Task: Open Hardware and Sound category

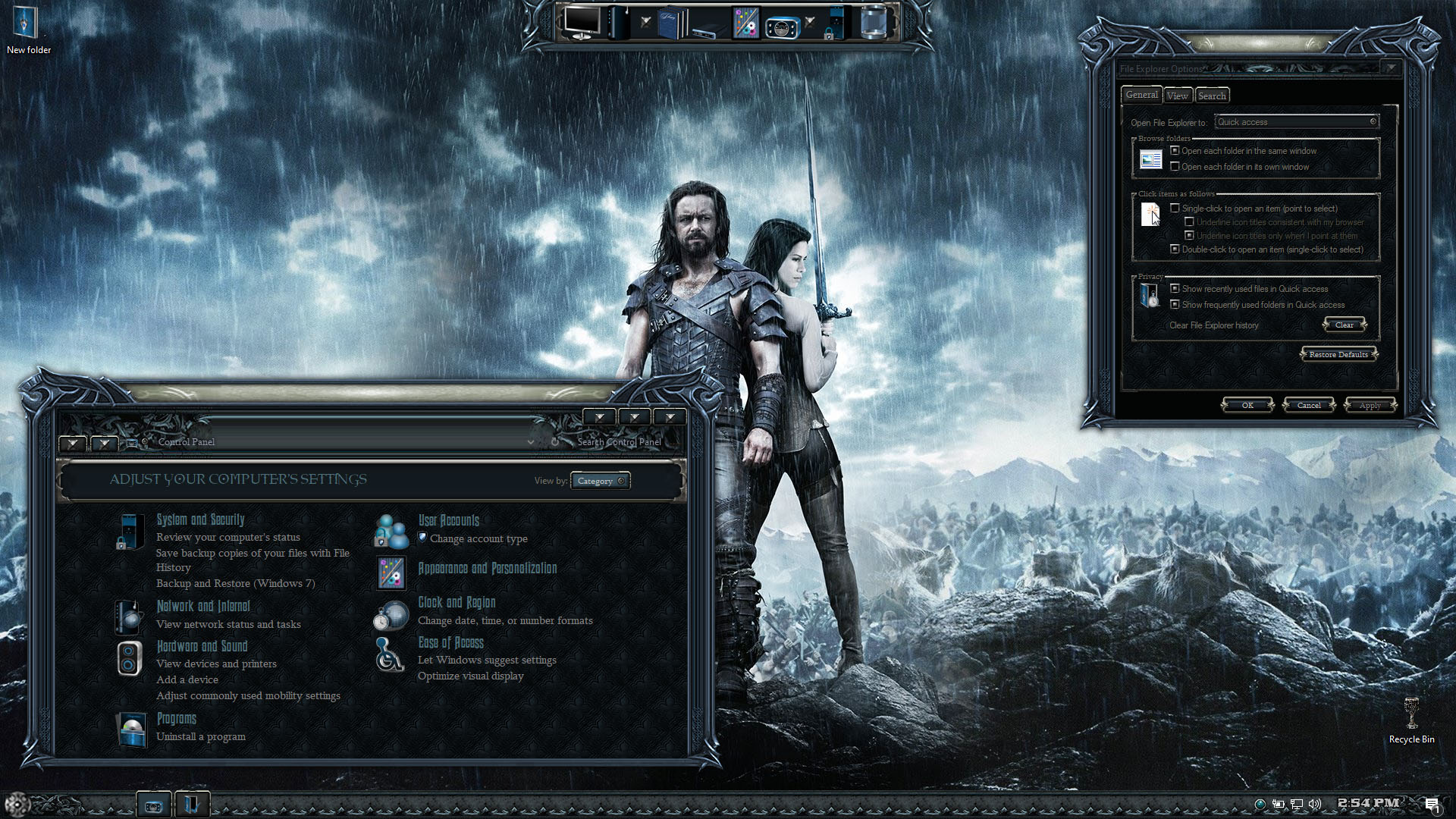Action: 202,646
